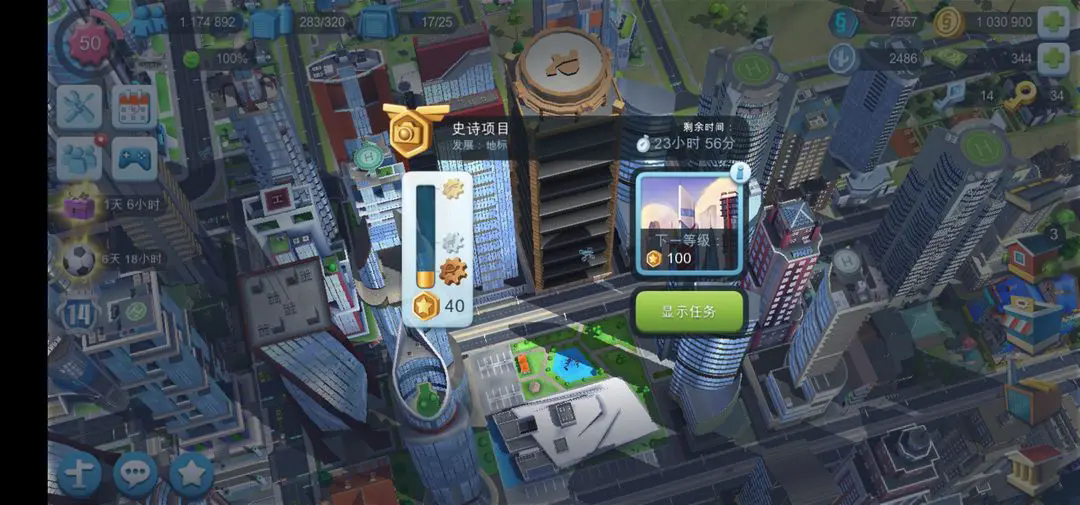
Task: Select the next-level building preview card
Action: point(689,221)
